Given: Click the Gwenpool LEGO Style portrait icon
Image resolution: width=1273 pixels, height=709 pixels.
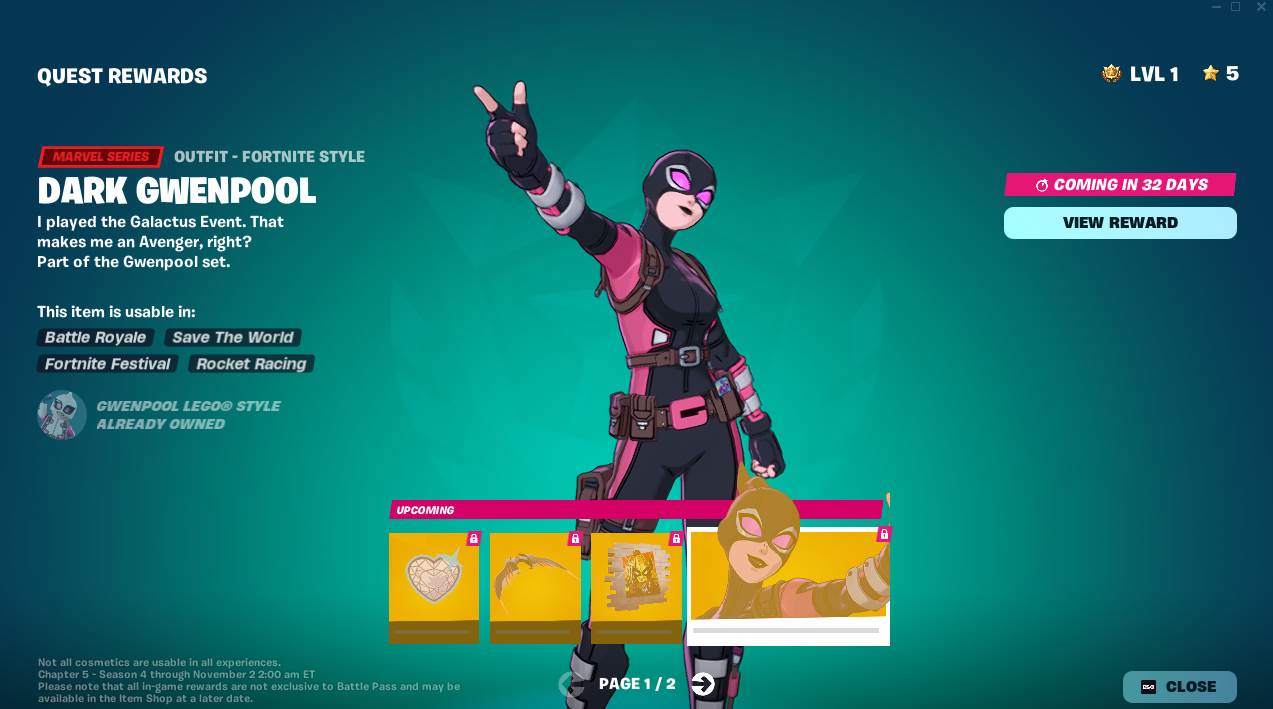Looking at the screenshot, I should (x=62, y=415).
